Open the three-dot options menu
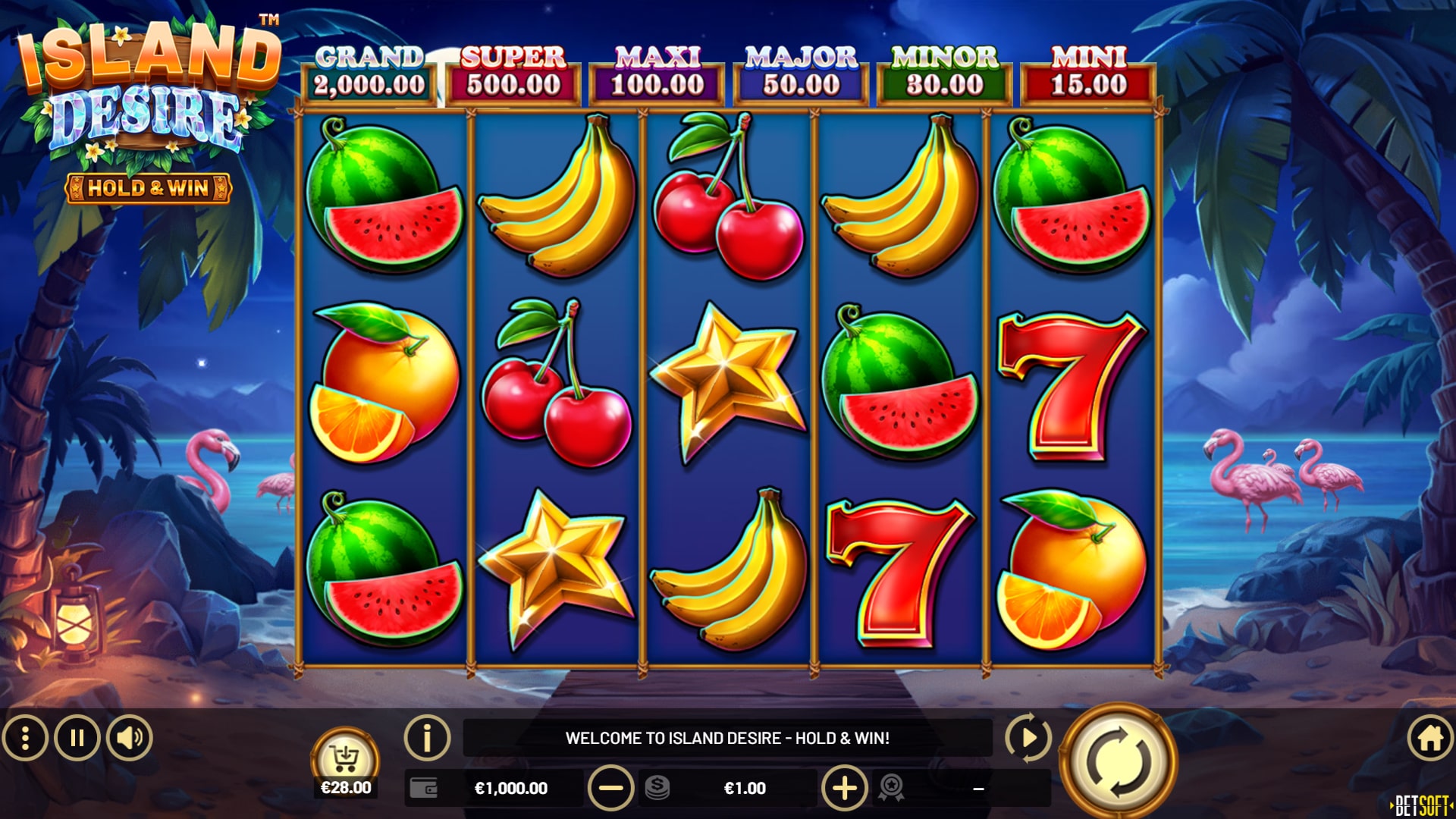Viewport: 1456px width, 819px height. coord(25,738)
